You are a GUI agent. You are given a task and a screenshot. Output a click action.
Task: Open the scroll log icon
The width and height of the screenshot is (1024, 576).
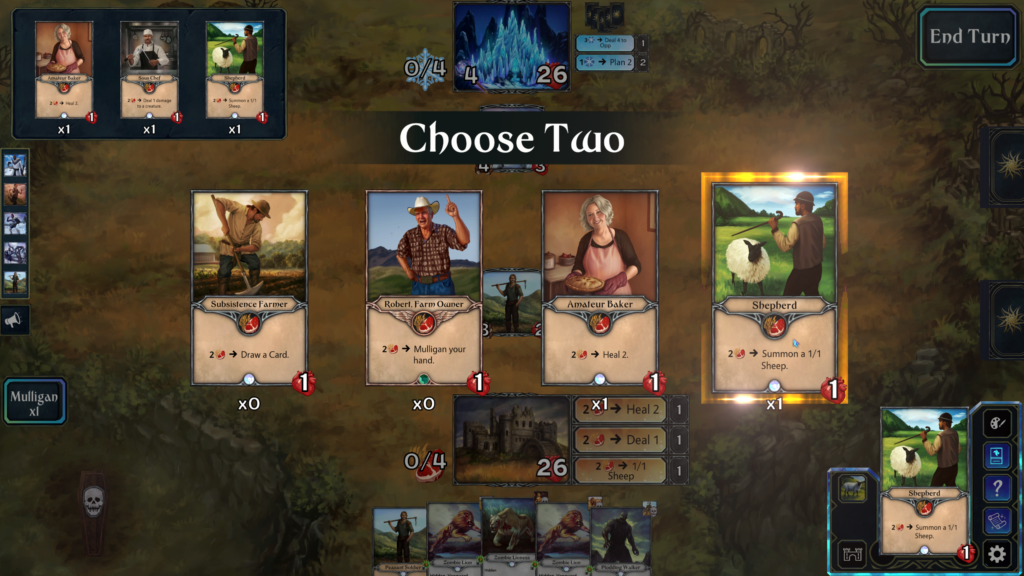996,521
